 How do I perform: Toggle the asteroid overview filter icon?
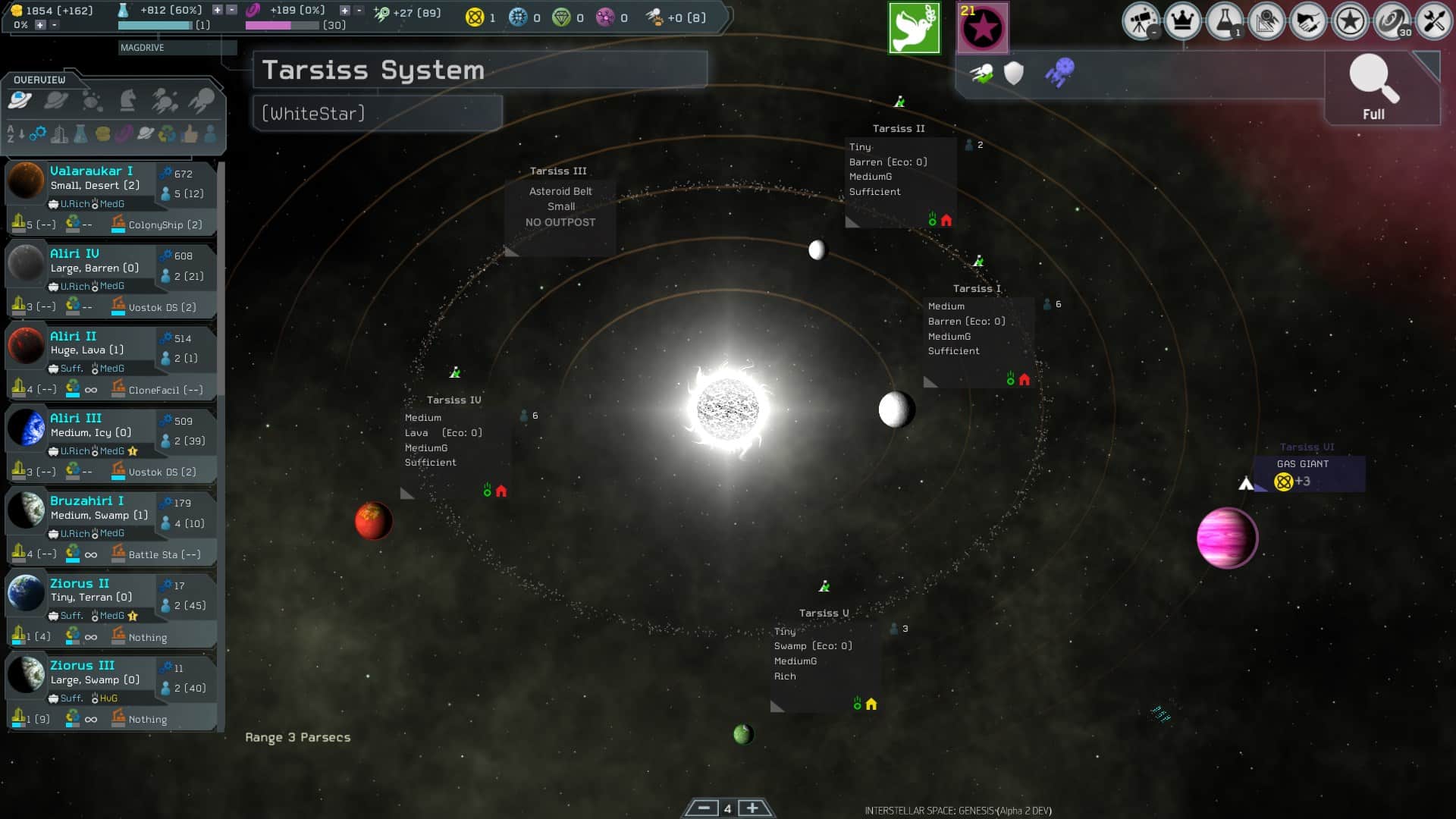tap(93, 99)
